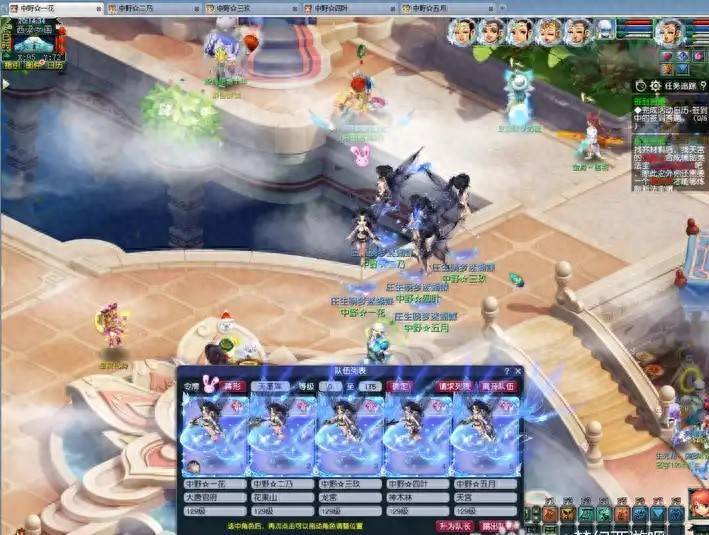
Task: Leave the team with 离开队伍
Action: [496, 386]
